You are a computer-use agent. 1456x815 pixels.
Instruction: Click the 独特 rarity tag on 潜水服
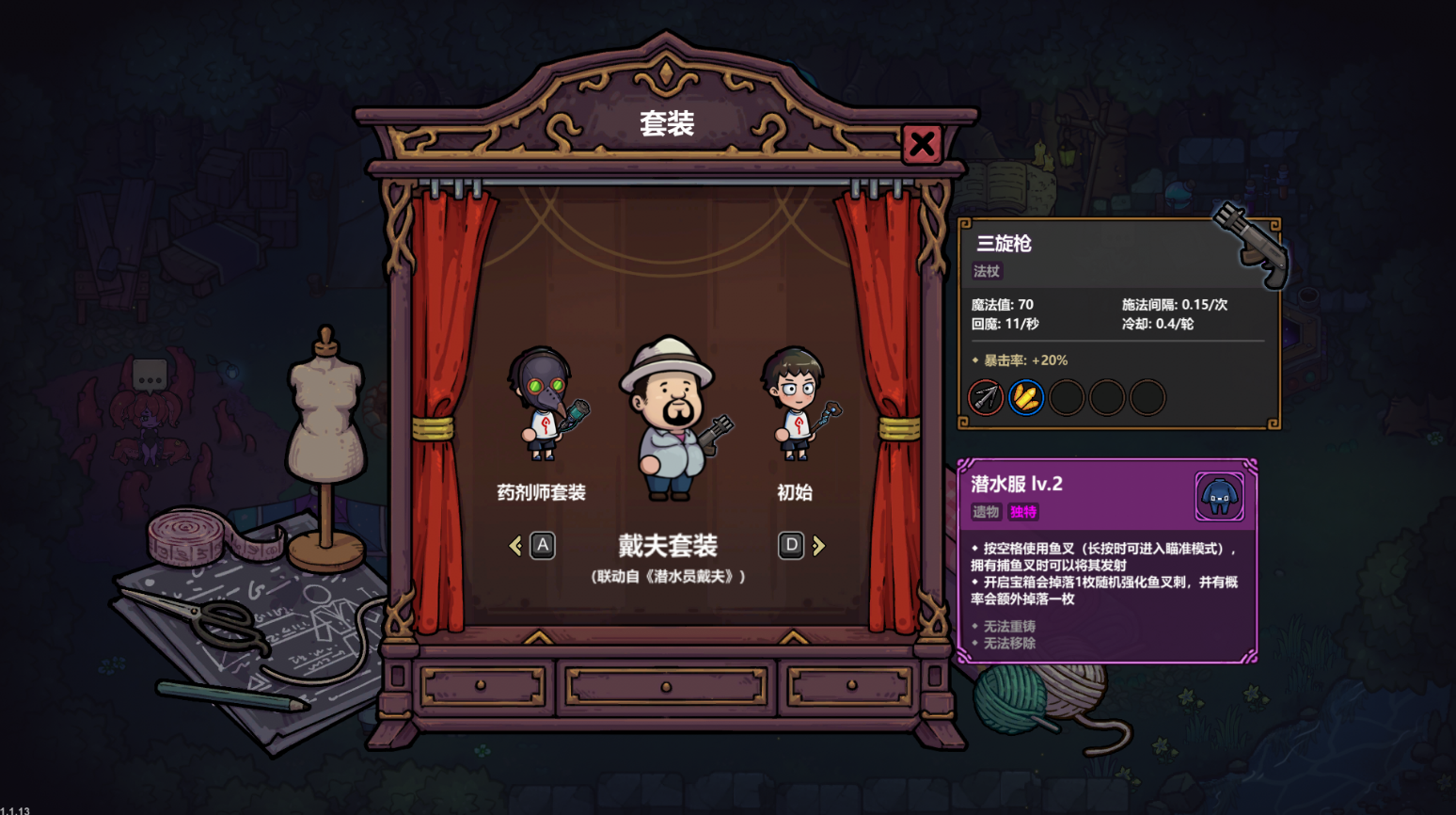pyautogui.click(x=1022, y=513)
